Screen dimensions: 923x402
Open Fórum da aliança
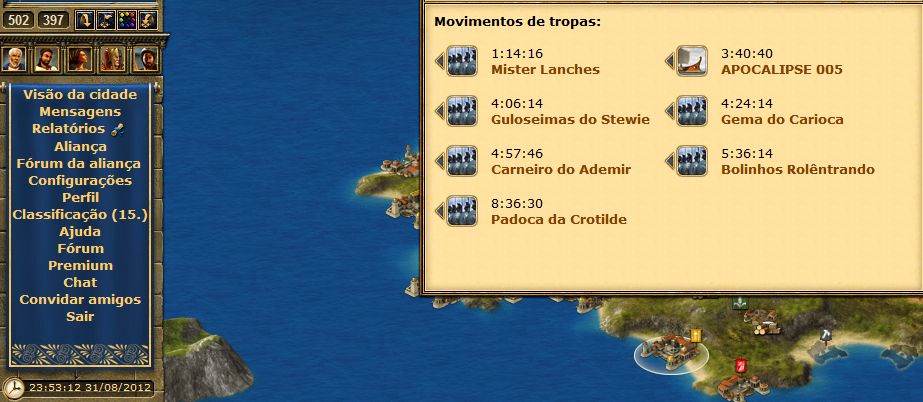coord(80,163)
